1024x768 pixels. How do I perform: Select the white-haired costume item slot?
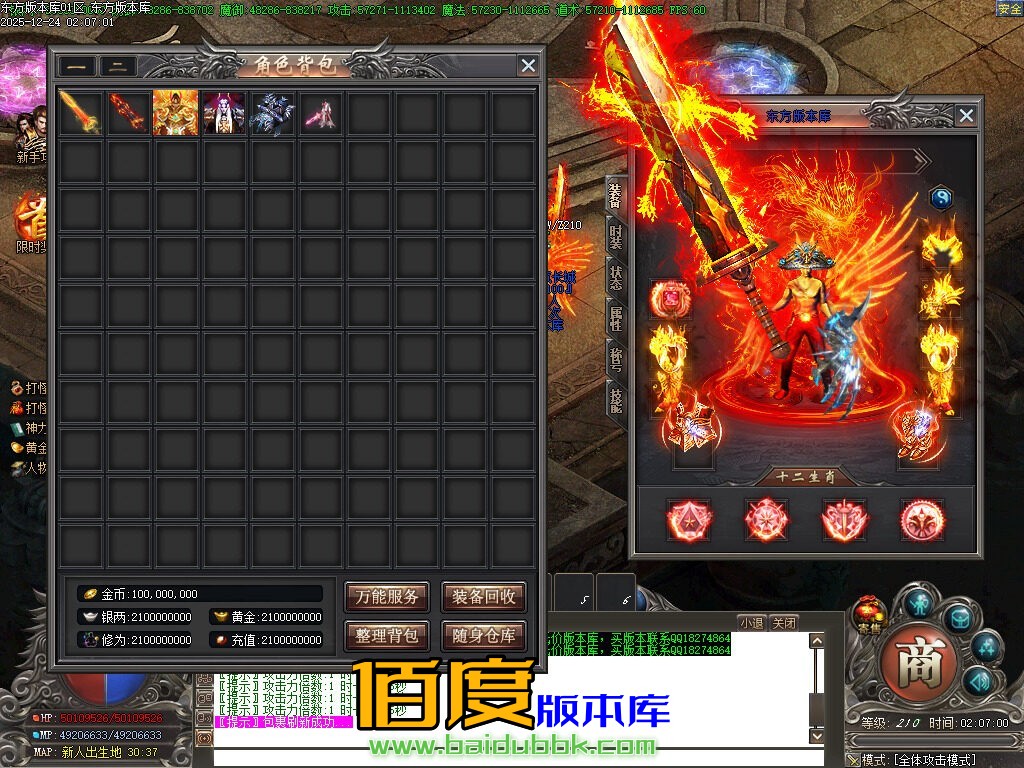coord(223,113)
